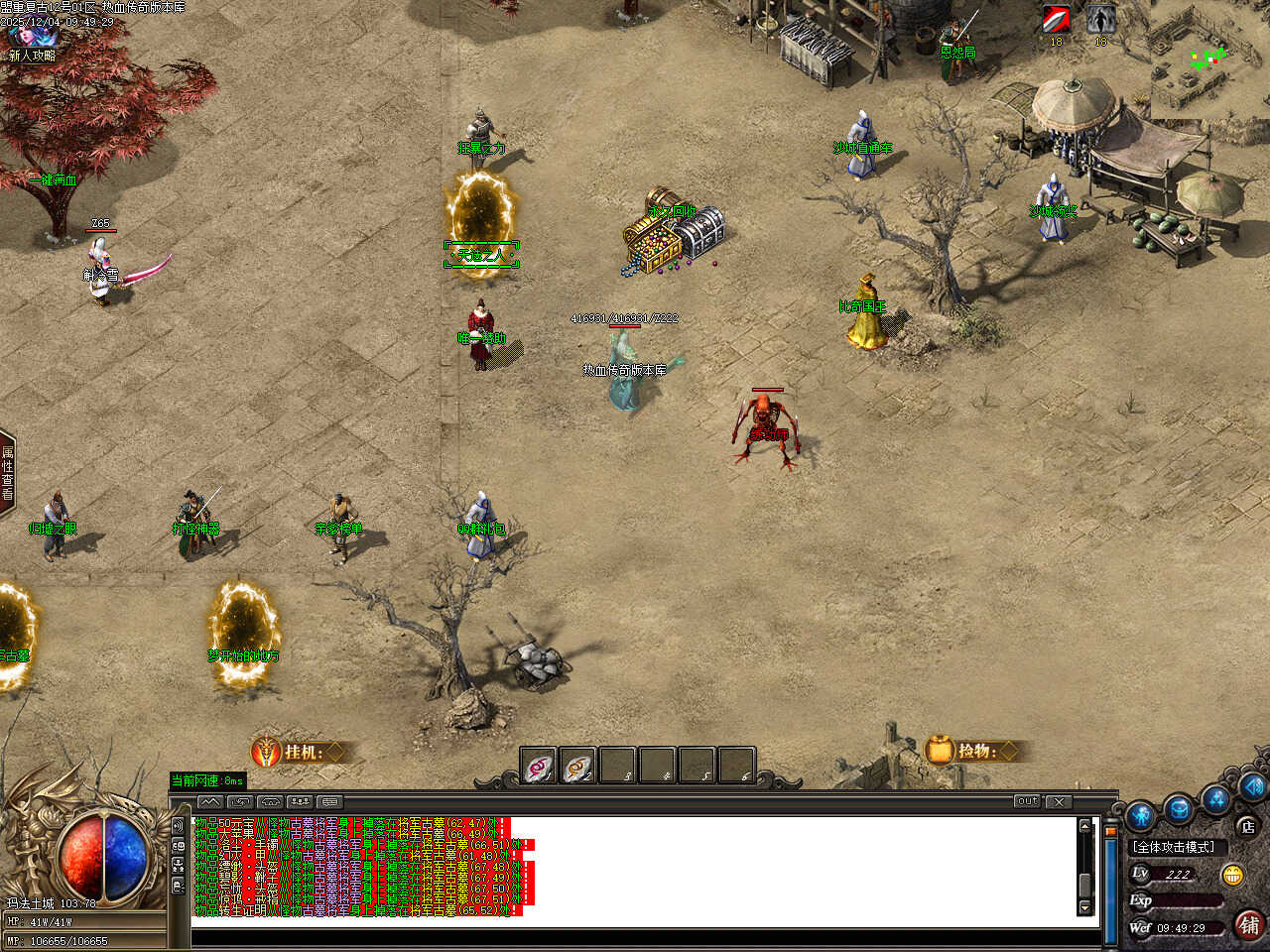1270x952 pixels.
Task: Open the blue bag inventory button
Action: tap(1179, 808)
